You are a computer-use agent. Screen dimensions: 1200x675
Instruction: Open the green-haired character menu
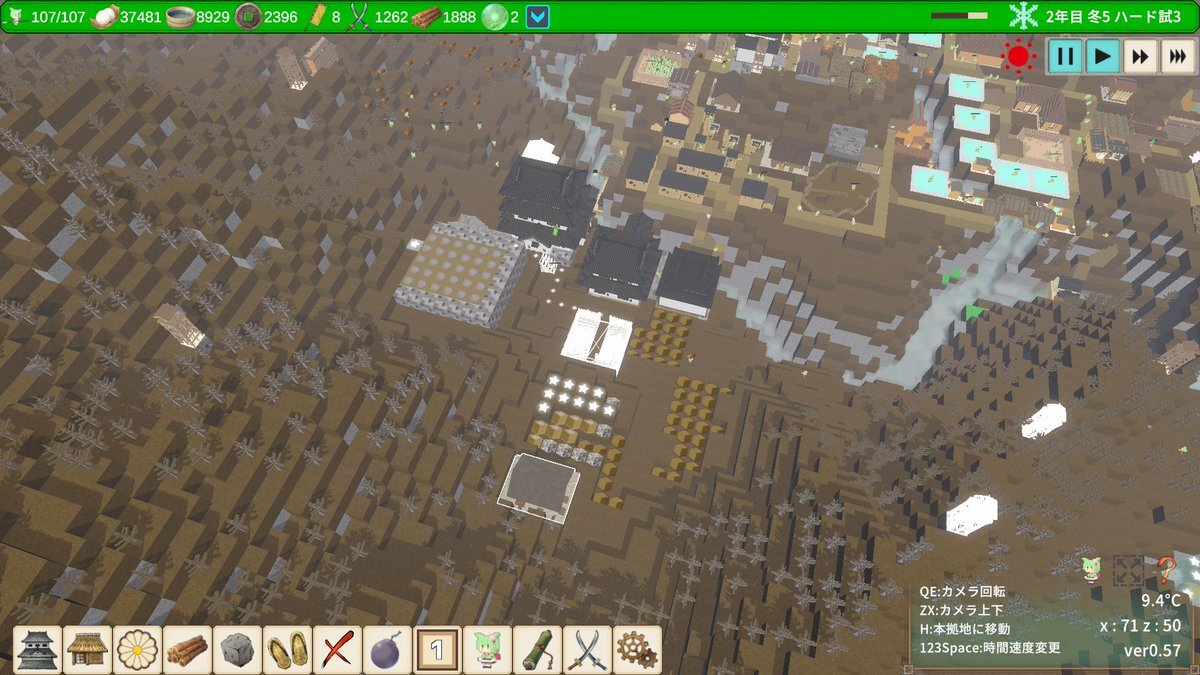pyautogui.click(x=488, y=650)
